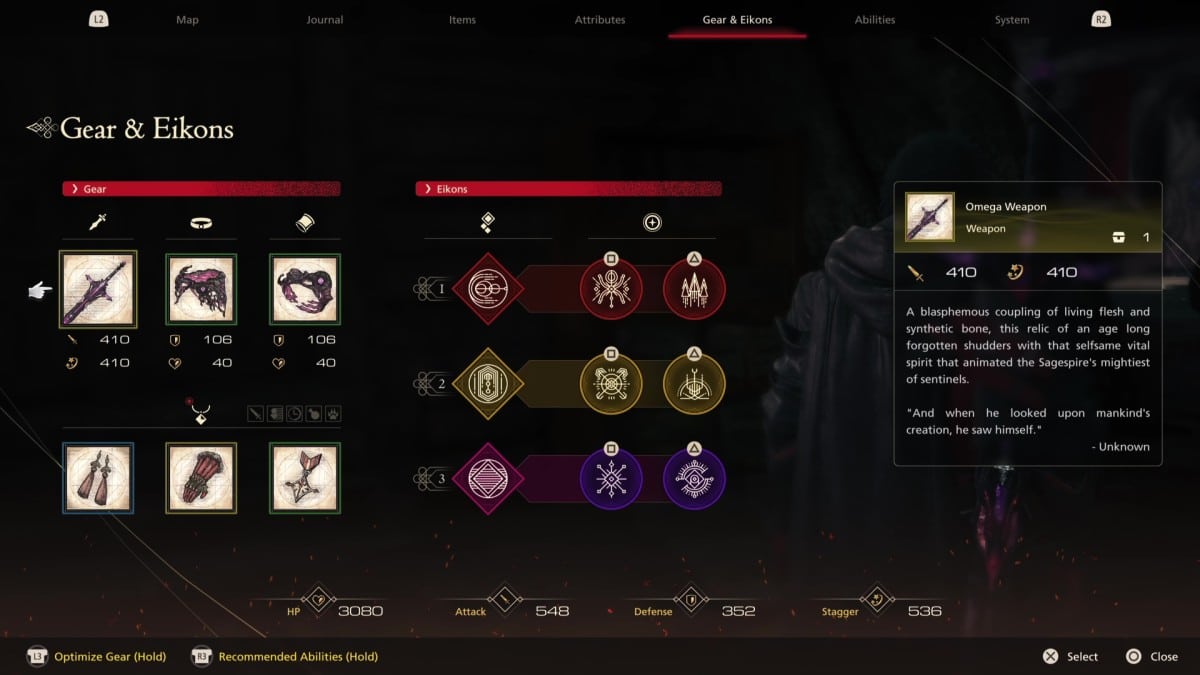This screenshot has width=1200, height=675.
Task: Select the Omega Weapon sword slot
Action: (x=98, y=290)
